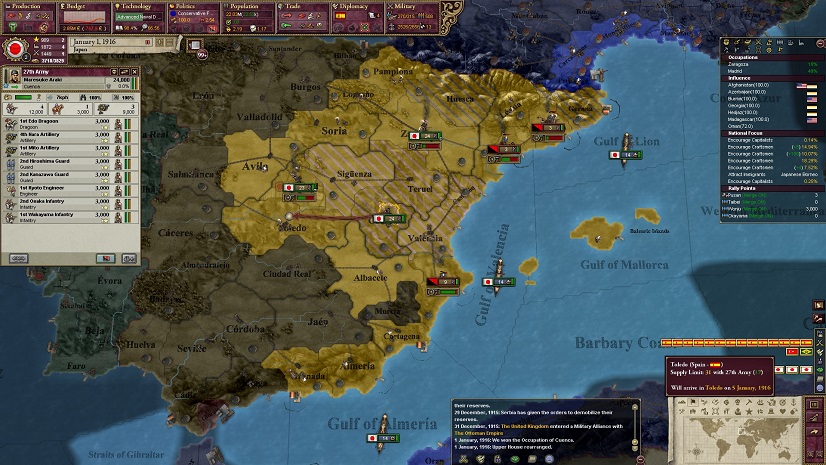The width and height of the screenshot is (826, 465).
Task: Select the 1st Edo Dragoon unit row
Action: pos(60,124)
